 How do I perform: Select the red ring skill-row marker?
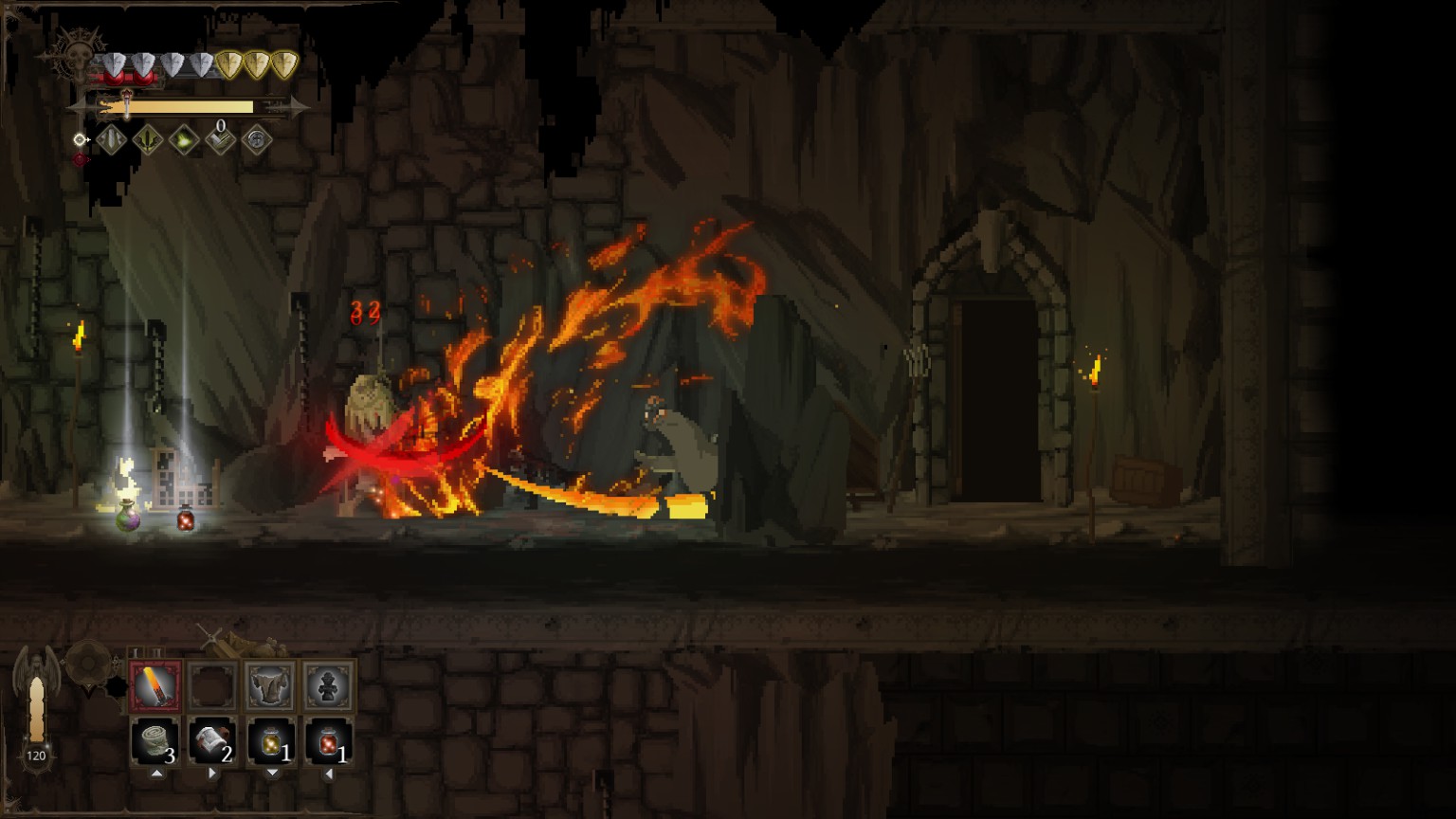[x=81, y=160]
